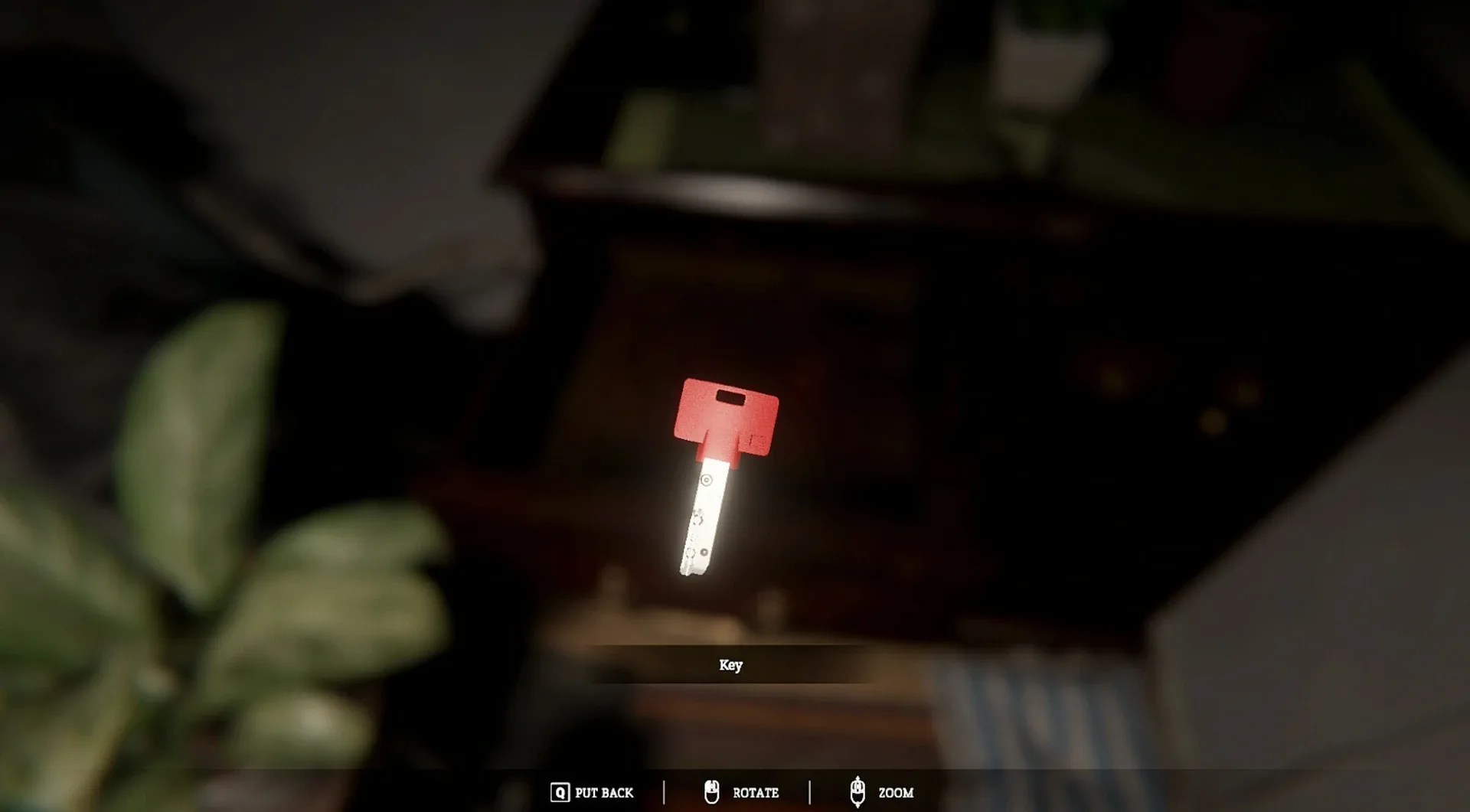Screen dimensions: 1470x812
Task: Click the up arrow on the ZOOM mouse icon
Action: pyautogui.click(x=856, y=778)
